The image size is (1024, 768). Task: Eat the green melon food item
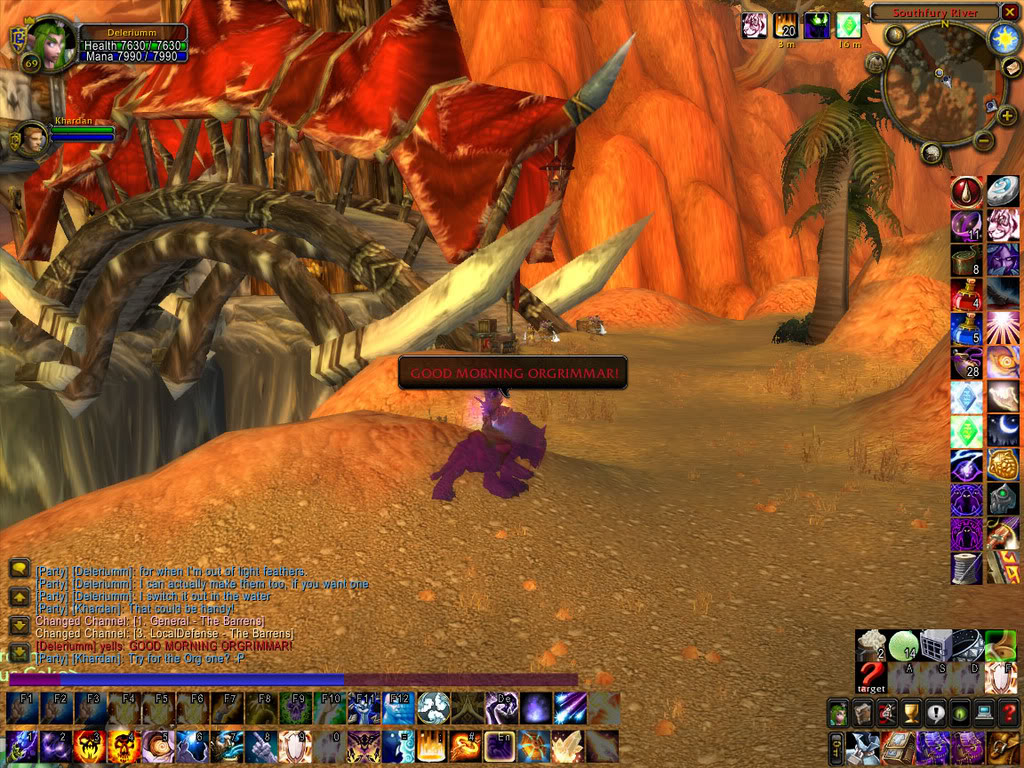point(904,645)
